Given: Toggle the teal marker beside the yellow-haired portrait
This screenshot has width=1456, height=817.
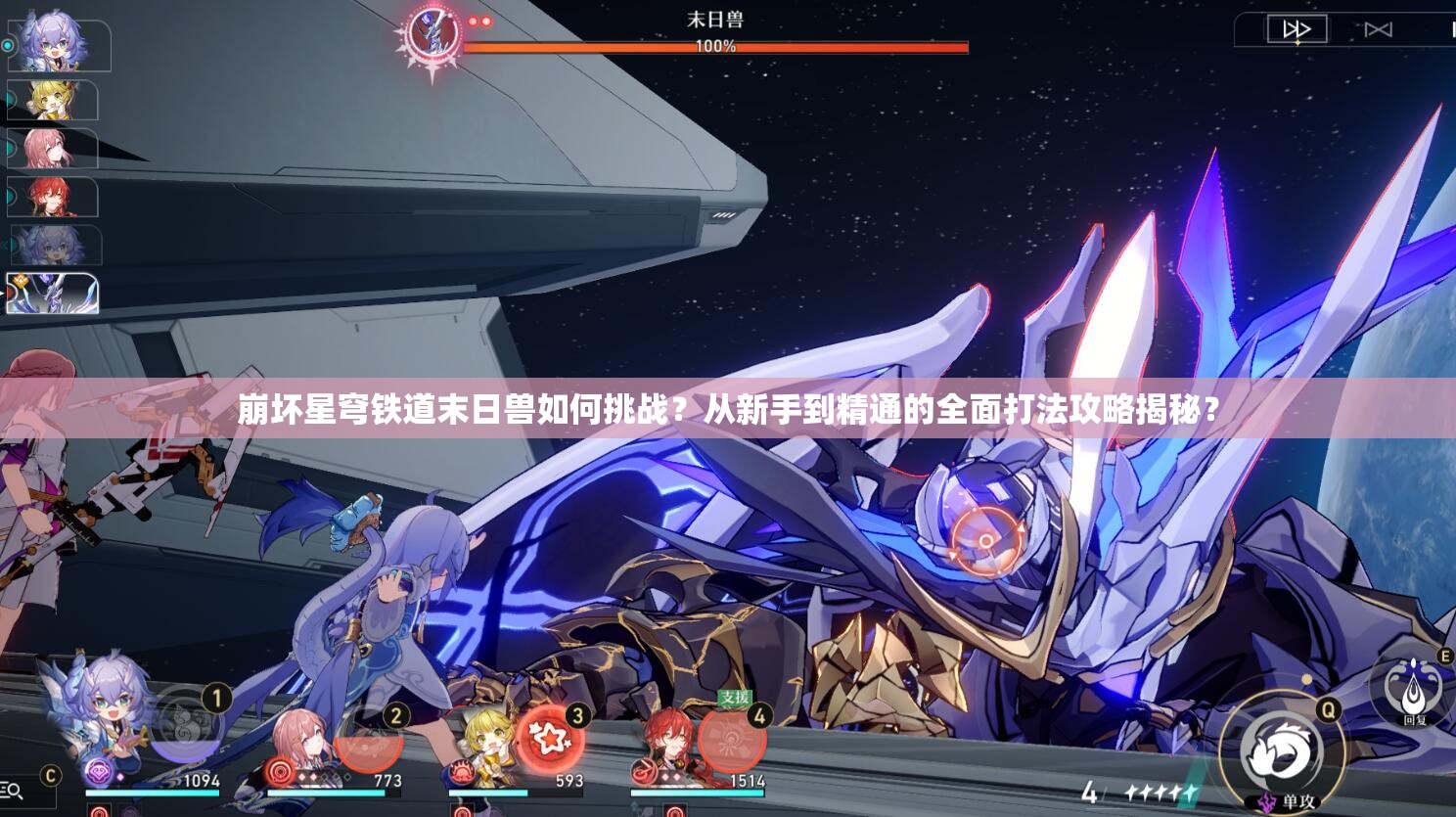Looking at the screenshot, I should pos(8,98).
